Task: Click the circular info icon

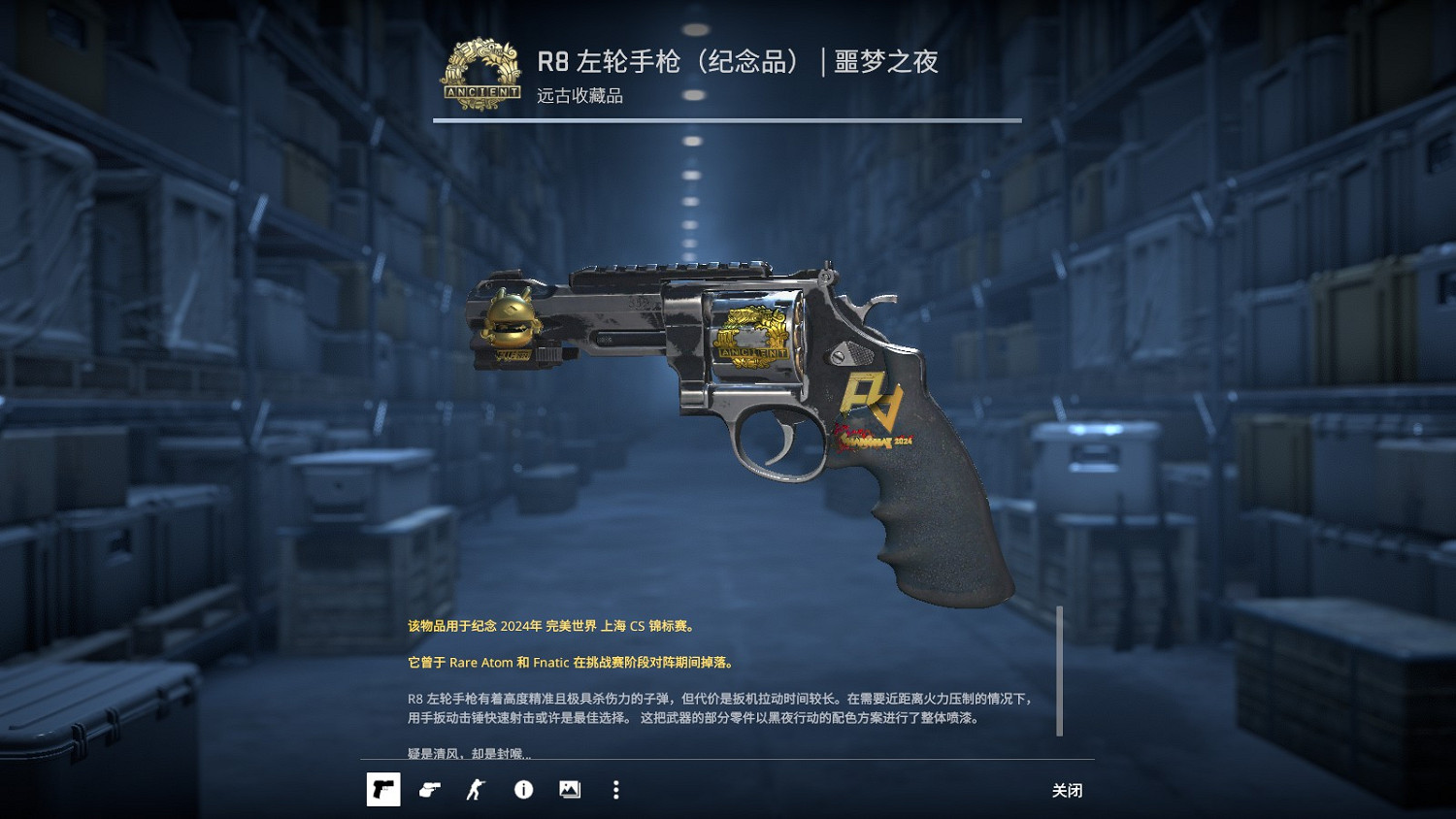Action: point(524,789)
